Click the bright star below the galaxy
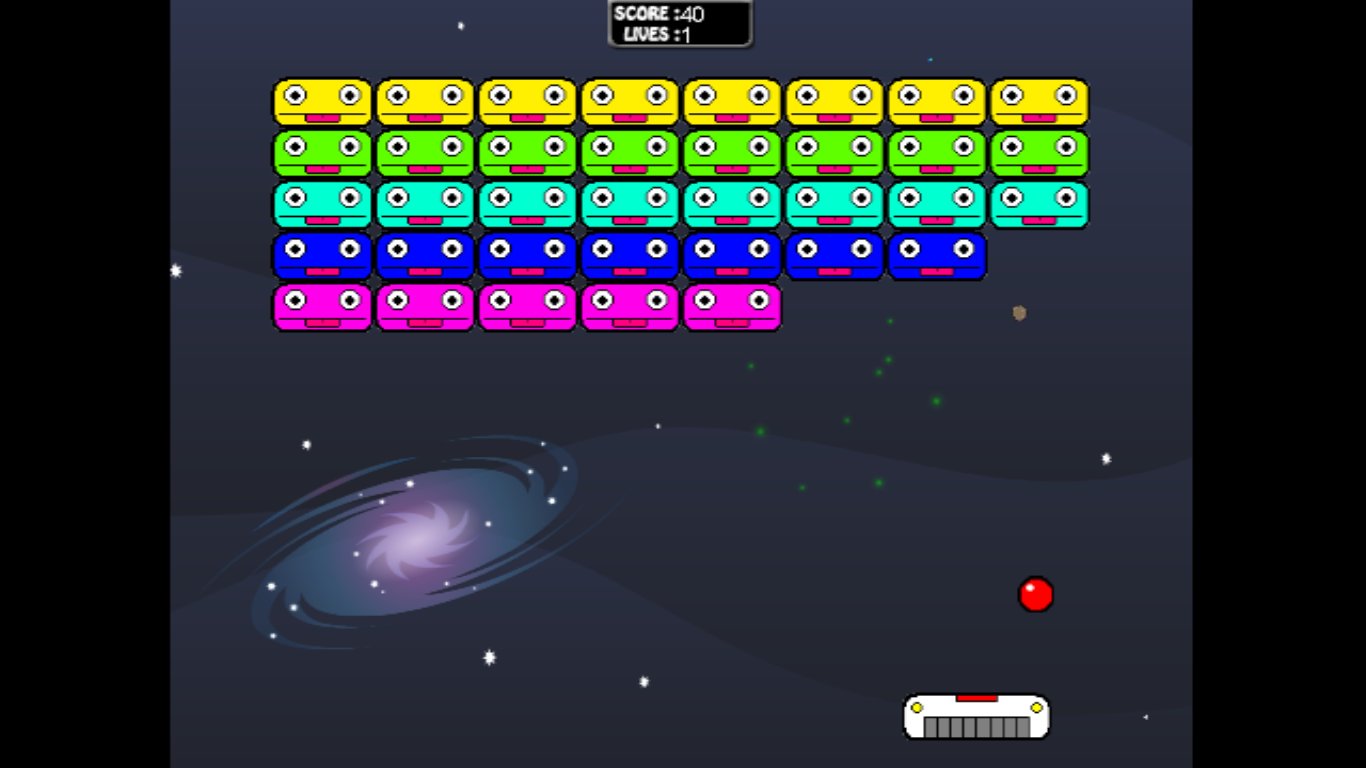 [x=487, y=659]
